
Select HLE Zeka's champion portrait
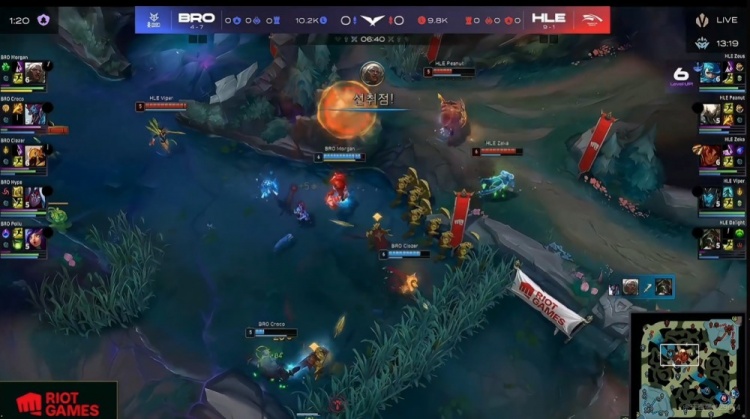(711, 155)
